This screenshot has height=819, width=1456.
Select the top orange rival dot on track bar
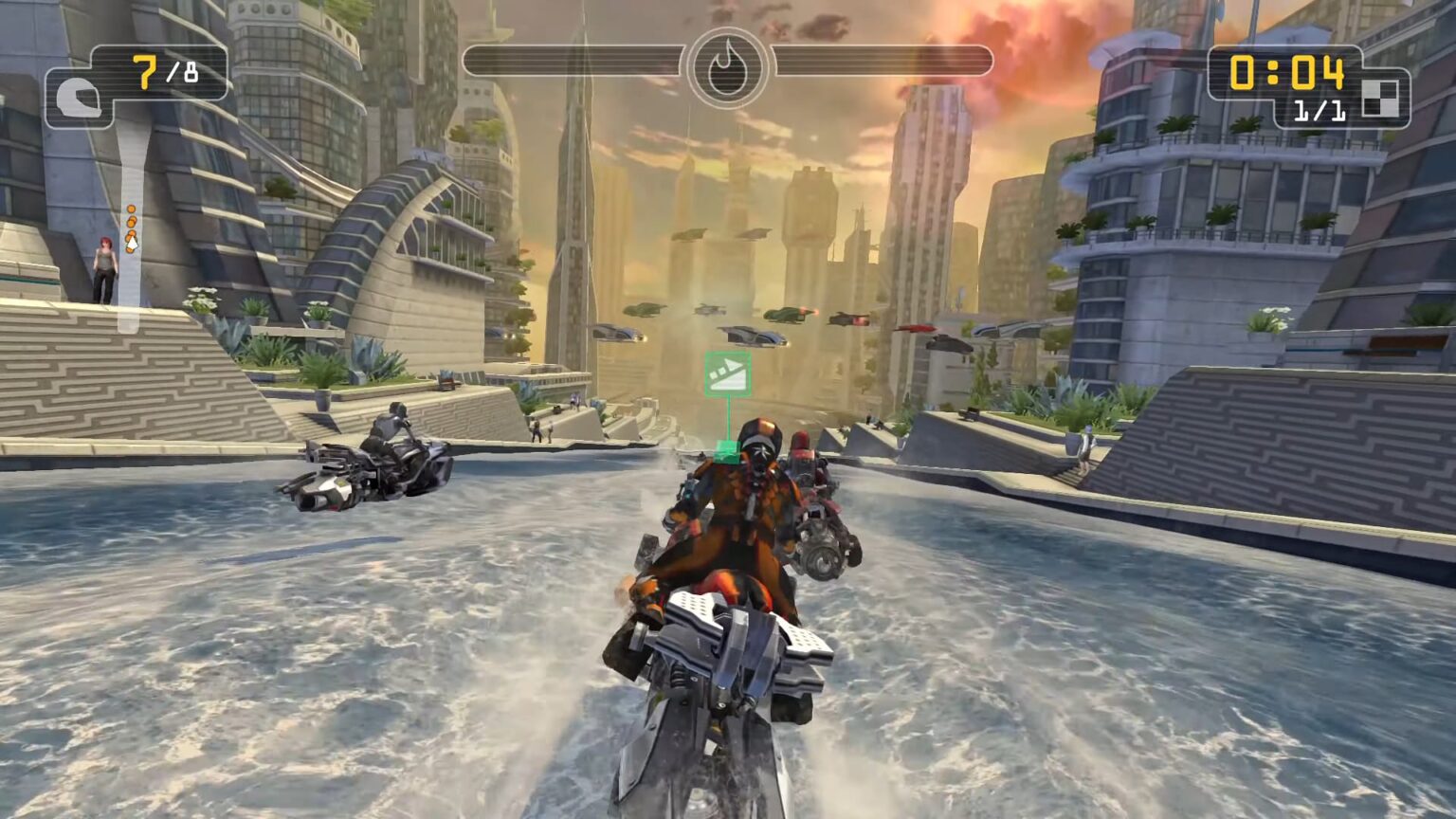(131, 209)
